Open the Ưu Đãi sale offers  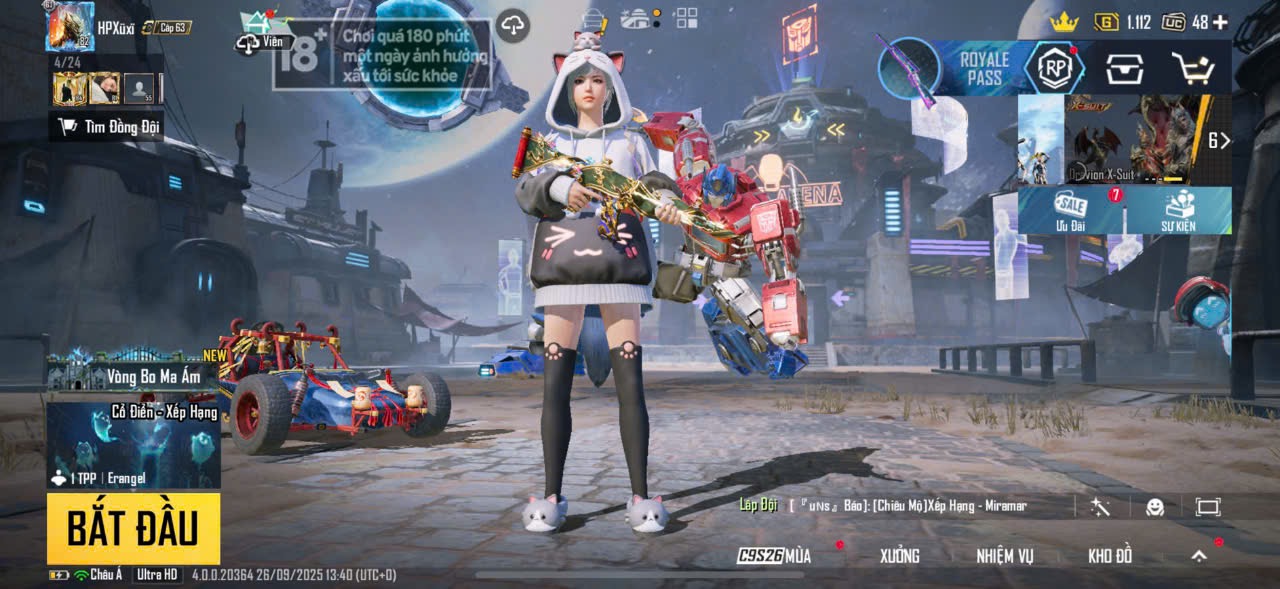coord(1071,210)
